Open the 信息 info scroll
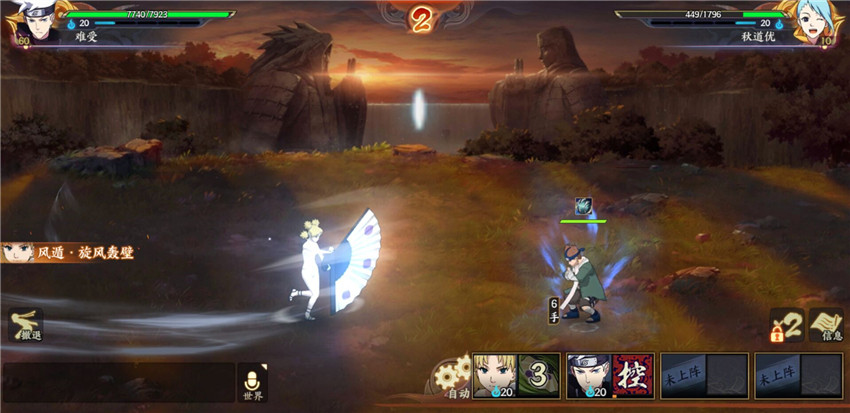 [x=827, y=326]
